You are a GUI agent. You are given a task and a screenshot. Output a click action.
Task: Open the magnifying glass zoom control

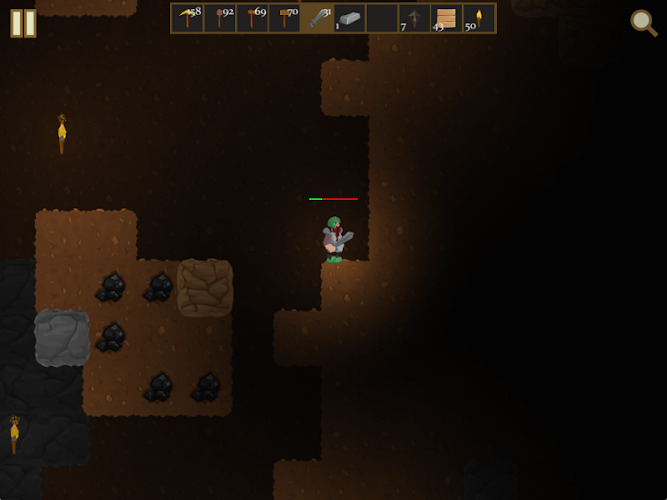[x=643, y=22]
